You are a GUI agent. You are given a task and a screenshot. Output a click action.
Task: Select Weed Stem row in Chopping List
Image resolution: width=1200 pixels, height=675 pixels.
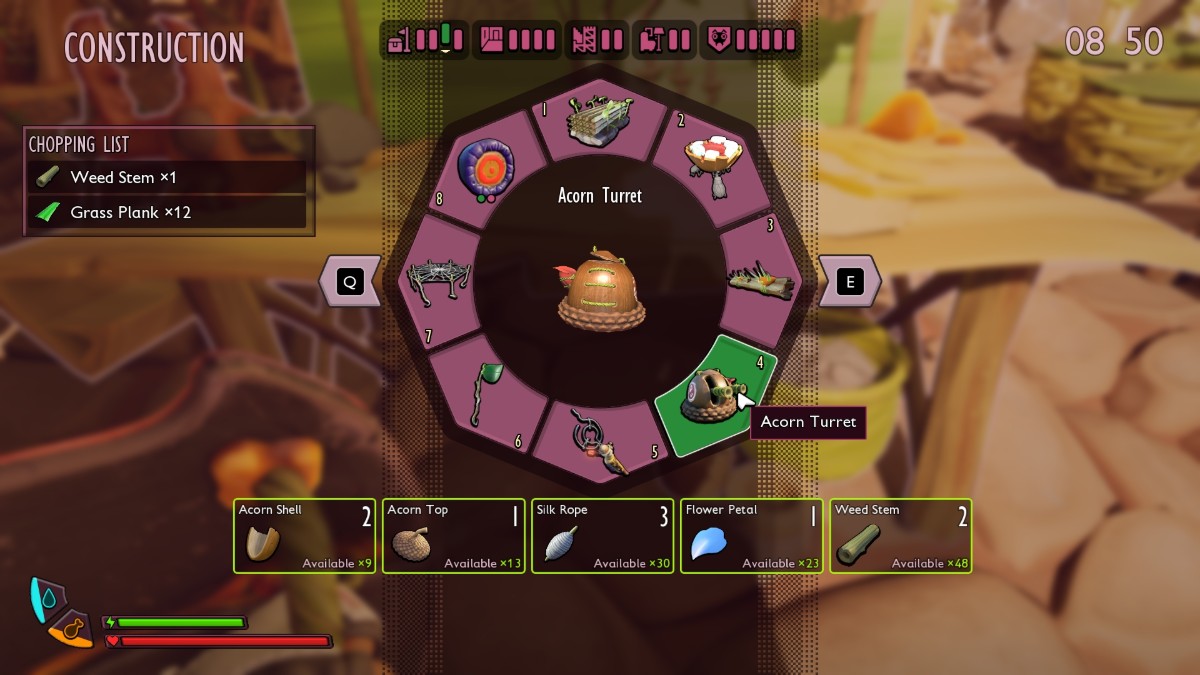tap(167, 178)
